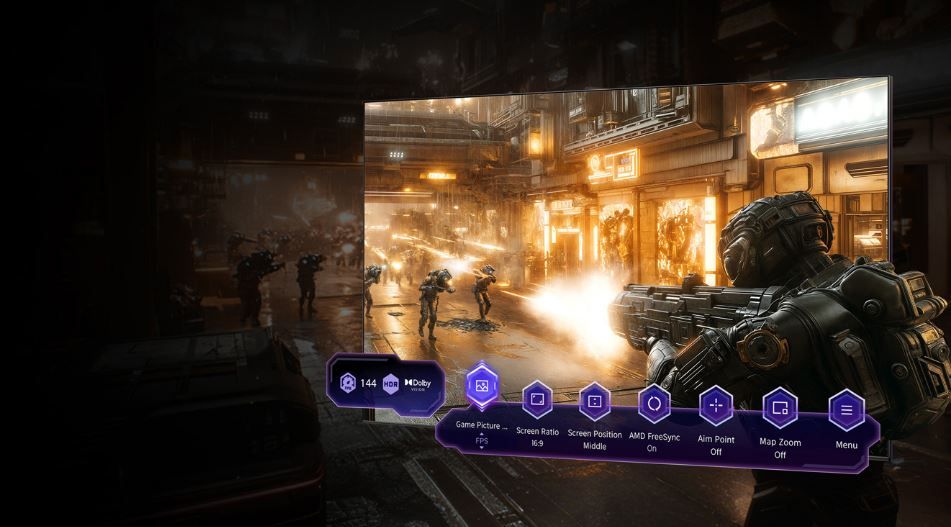Enable the Map Zoom option
The height and width of the screenshot is (527, 951).
(780, 408)
